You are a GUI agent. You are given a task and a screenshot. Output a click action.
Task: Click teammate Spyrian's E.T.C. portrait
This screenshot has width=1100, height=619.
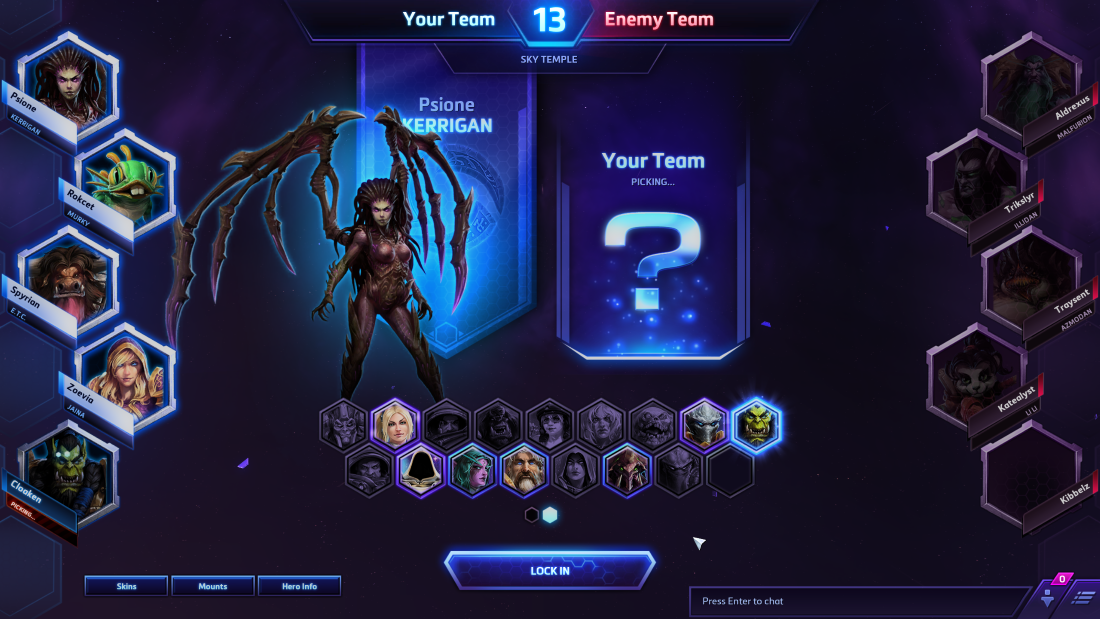[68, 277]
